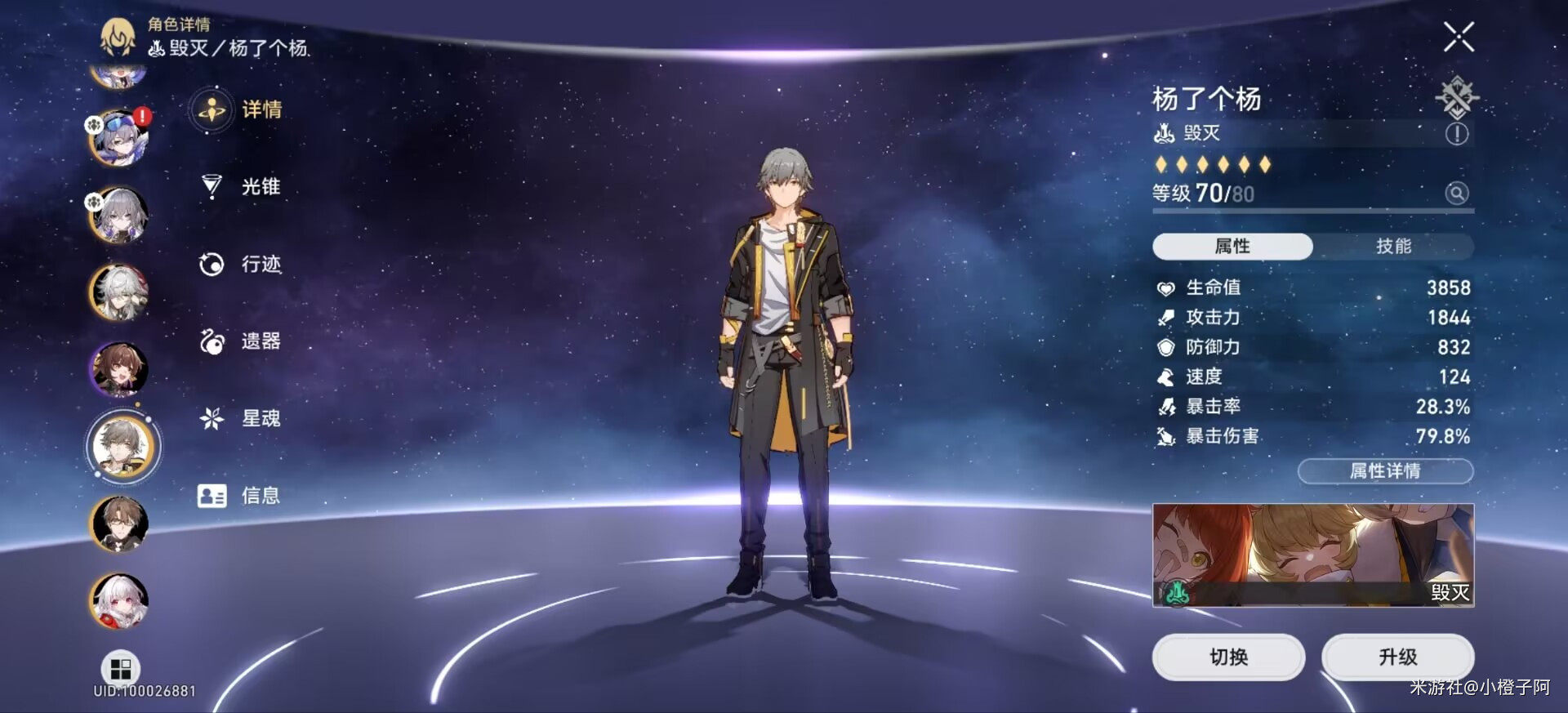
Task: Open the character grid view button
Action: point(121,669)
